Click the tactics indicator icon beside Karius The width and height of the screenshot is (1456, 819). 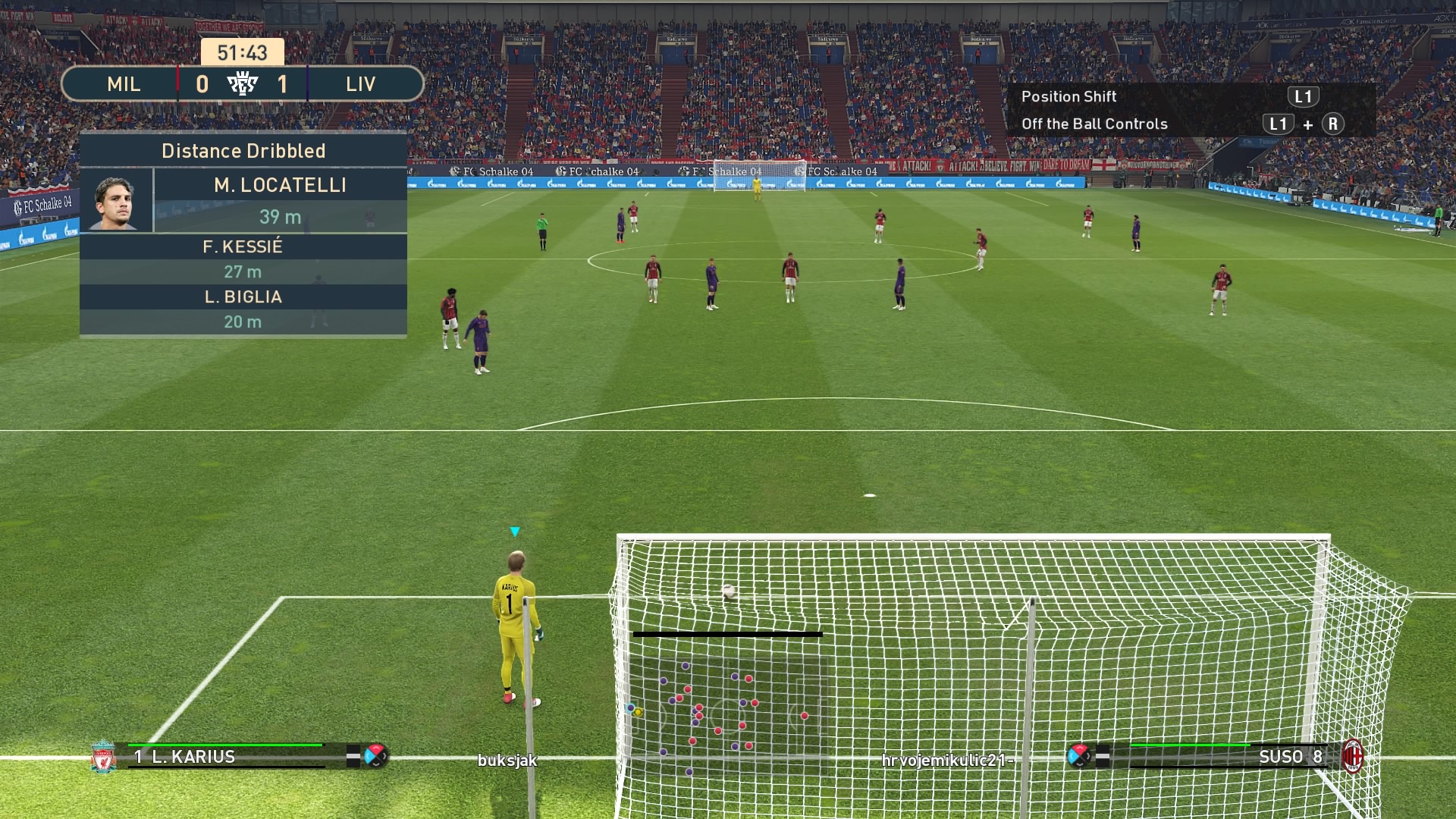click(x=375, y=755)
